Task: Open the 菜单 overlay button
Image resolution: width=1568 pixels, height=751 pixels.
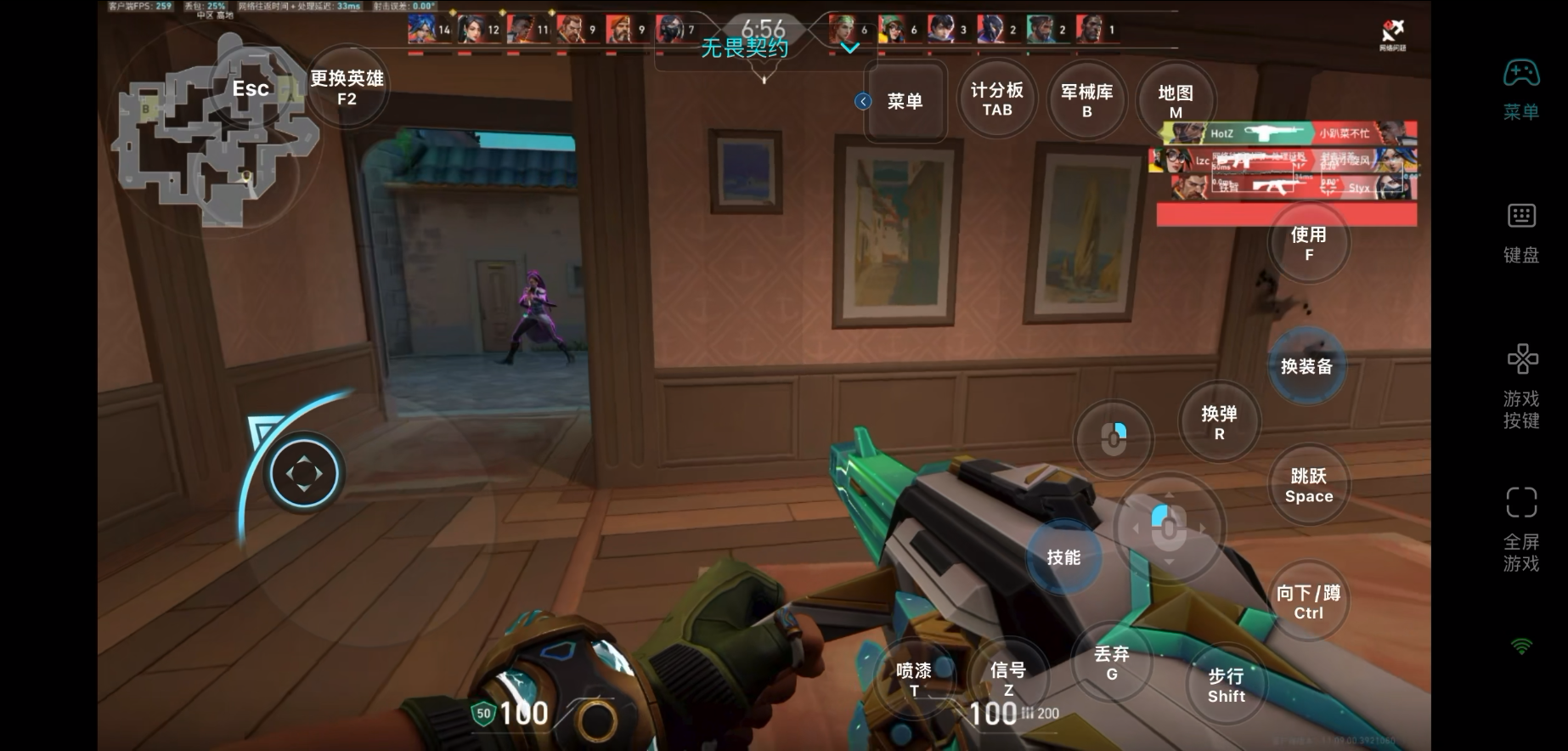Action: coord(905,102)
